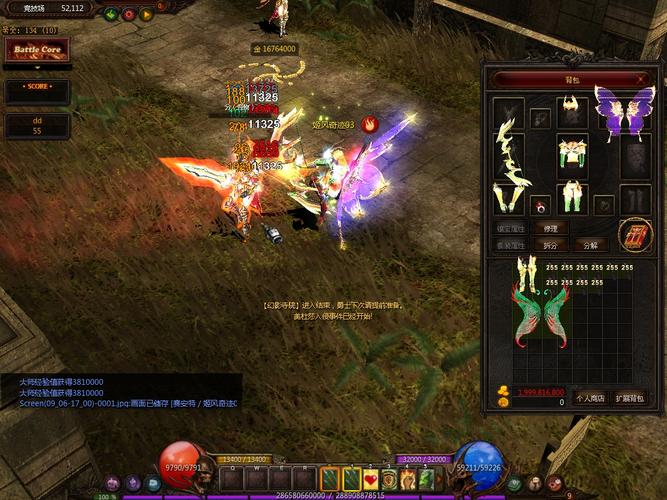Click the yellow play arrow button
The height and width of the screenshot is (500, 667).
click(x=146, y=14)
